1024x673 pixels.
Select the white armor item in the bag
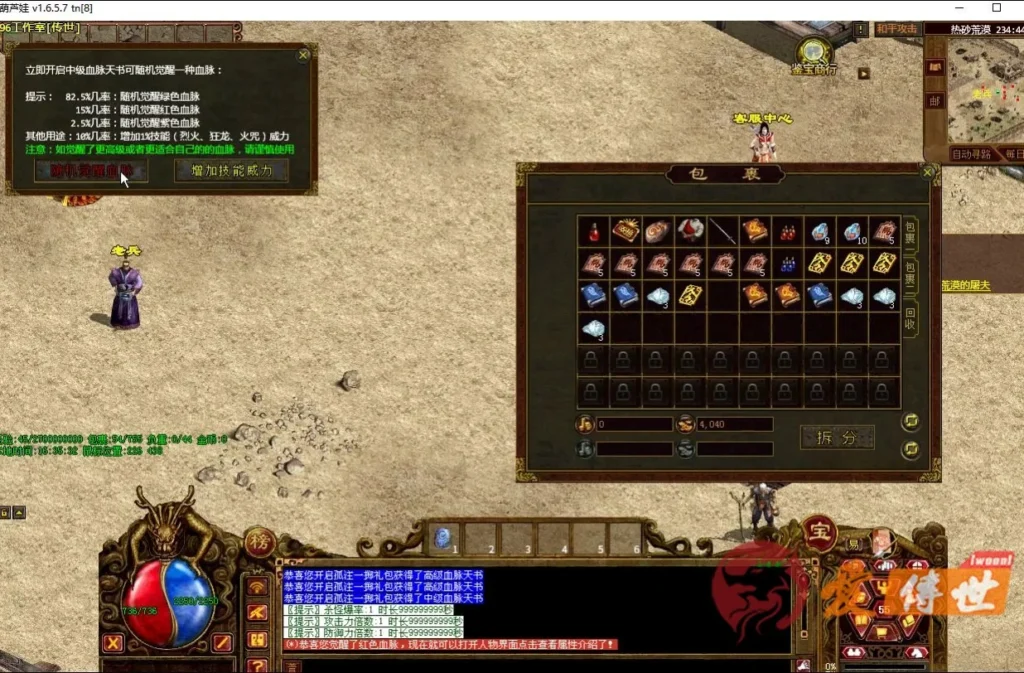click(x=690, y=231)
